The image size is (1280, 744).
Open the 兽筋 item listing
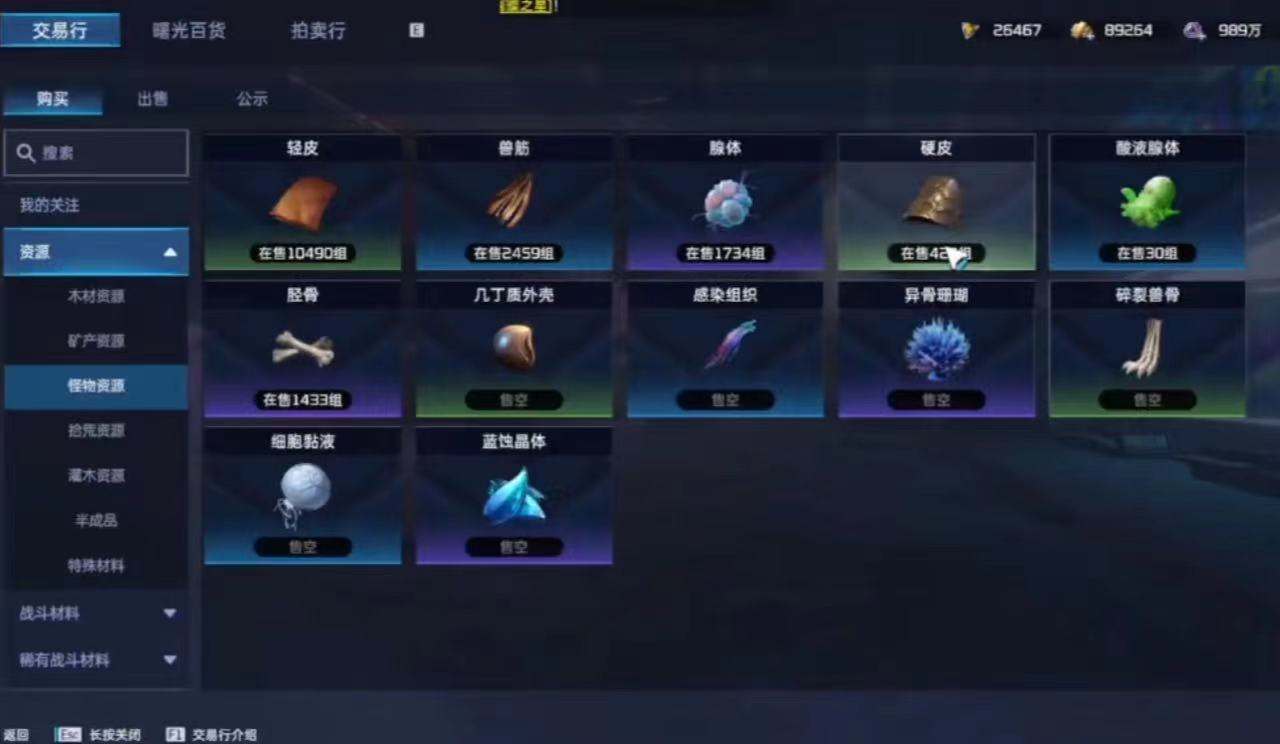pyautogui.click(x=514, y=203)
